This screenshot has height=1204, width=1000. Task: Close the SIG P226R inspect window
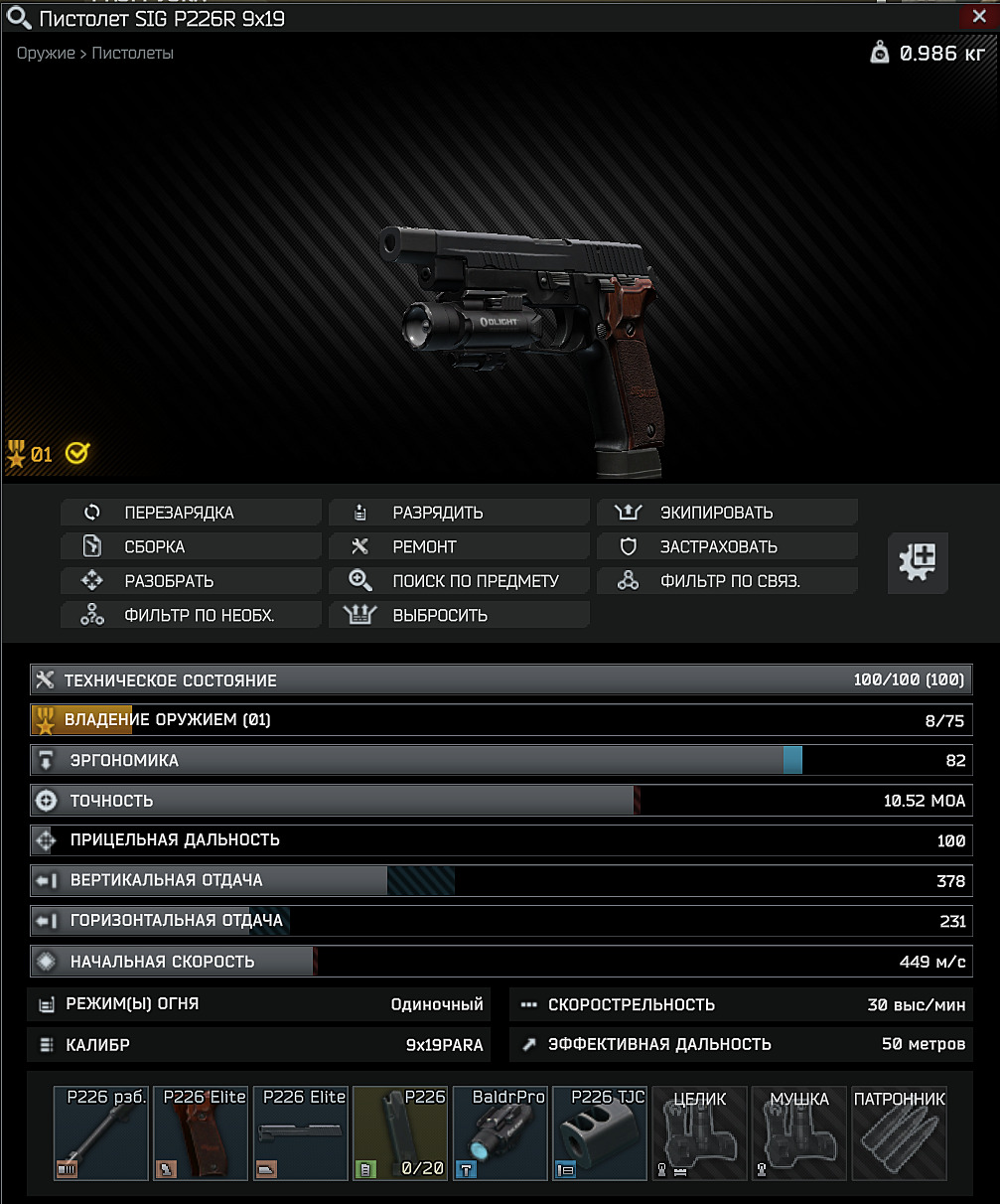click(977, 17)
